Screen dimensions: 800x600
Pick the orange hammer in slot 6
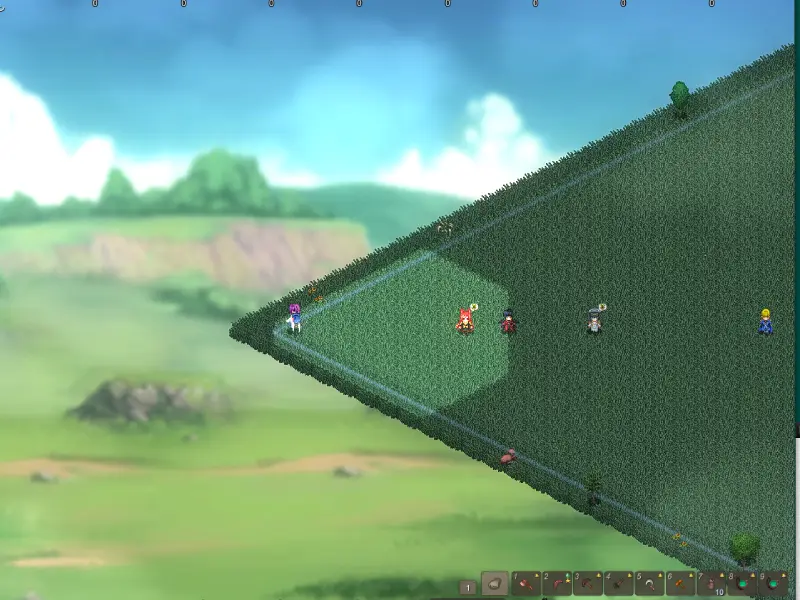coord(681,584)
